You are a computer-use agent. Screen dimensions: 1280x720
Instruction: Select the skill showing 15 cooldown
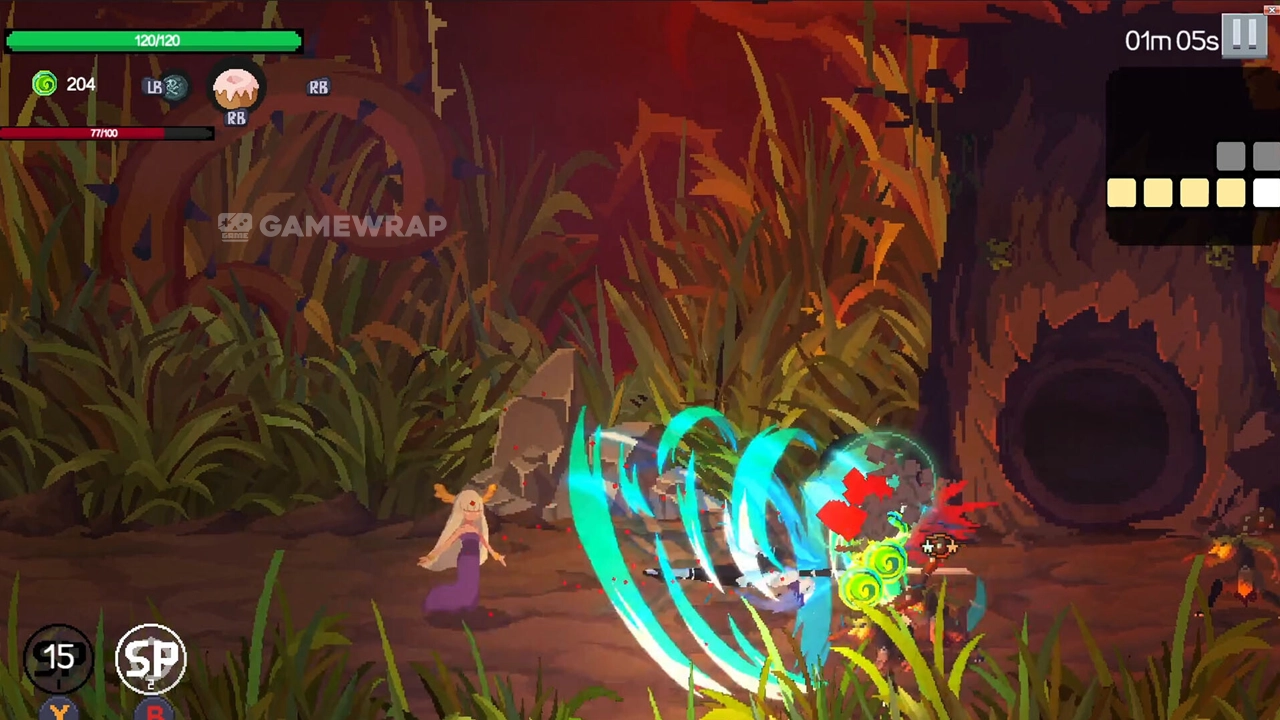tap(59, 657)
